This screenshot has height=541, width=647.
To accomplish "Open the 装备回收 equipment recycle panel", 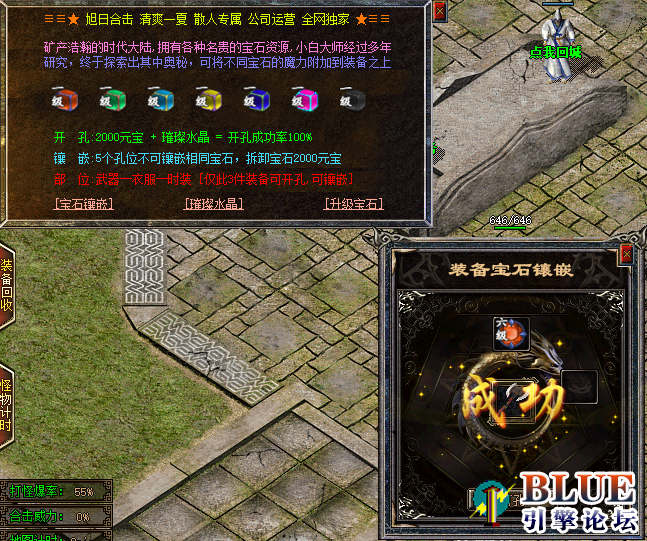I will 6,285.
